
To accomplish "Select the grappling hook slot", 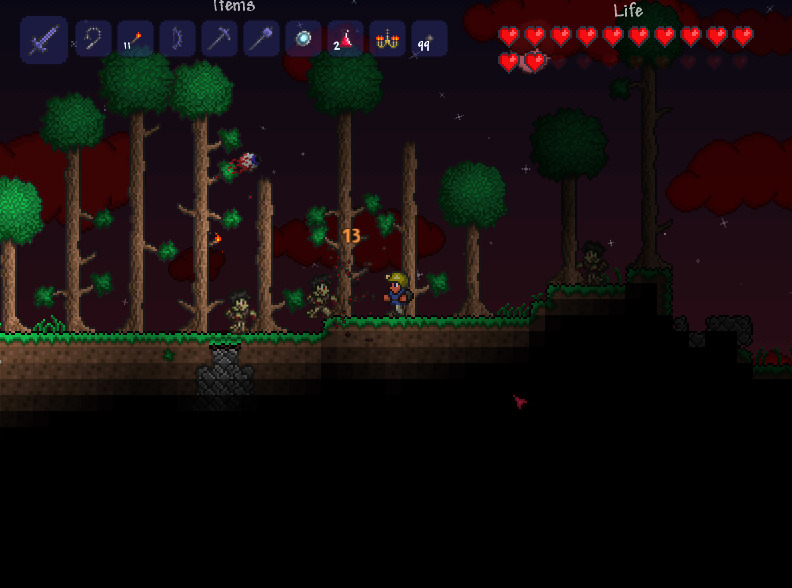I will [93, 39].
